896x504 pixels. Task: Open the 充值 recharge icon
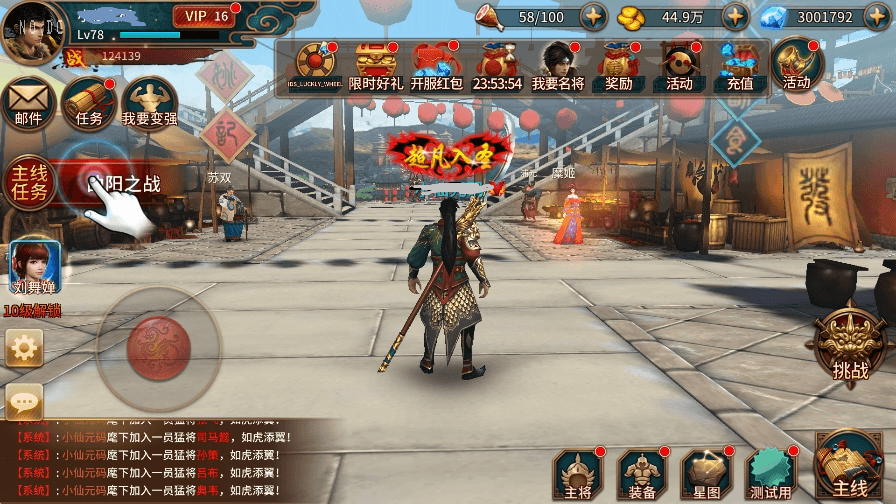(740, 67)
